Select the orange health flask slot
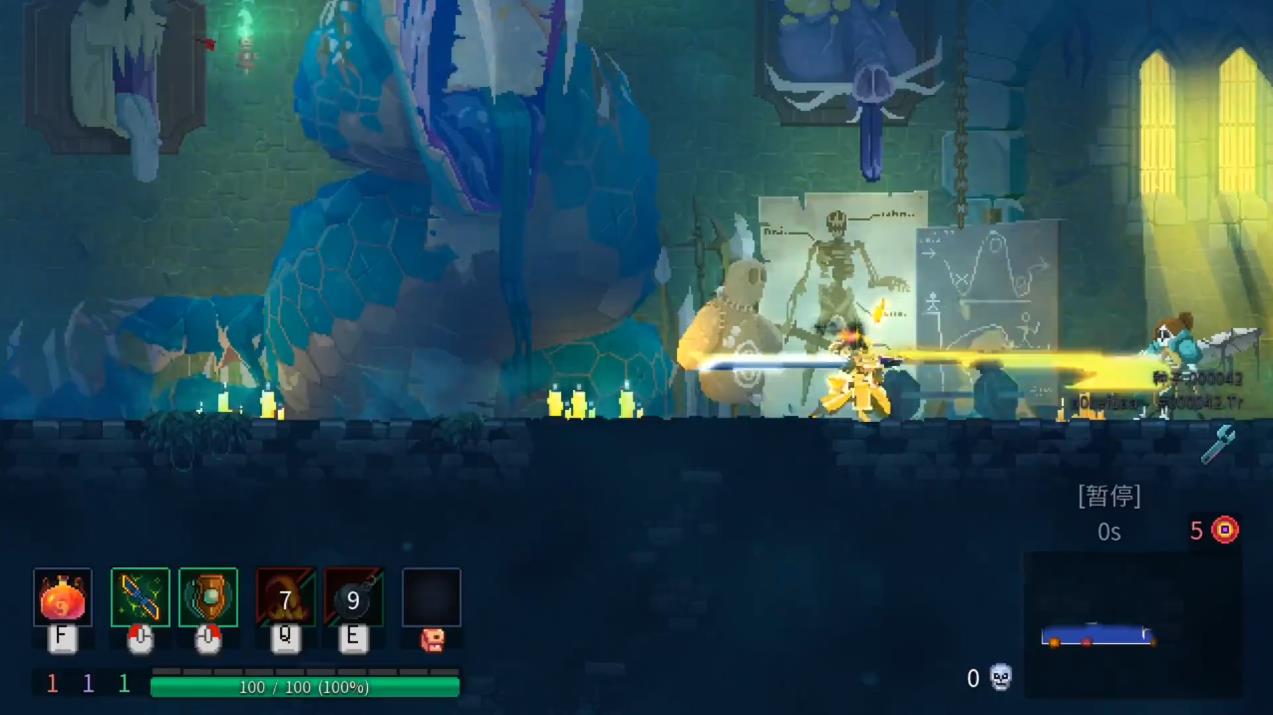Screen dimensions: 1273x715 (x=62, y=598)
